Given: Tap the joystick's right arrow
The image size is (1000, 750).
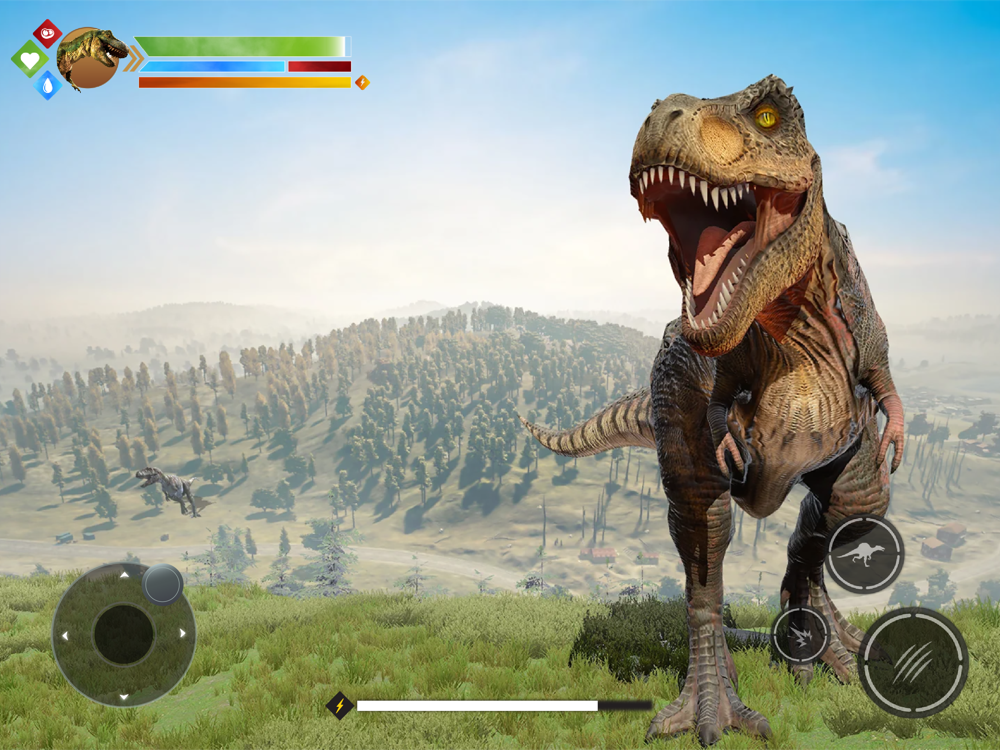Looking at the screenshot, I should (183, 633).
